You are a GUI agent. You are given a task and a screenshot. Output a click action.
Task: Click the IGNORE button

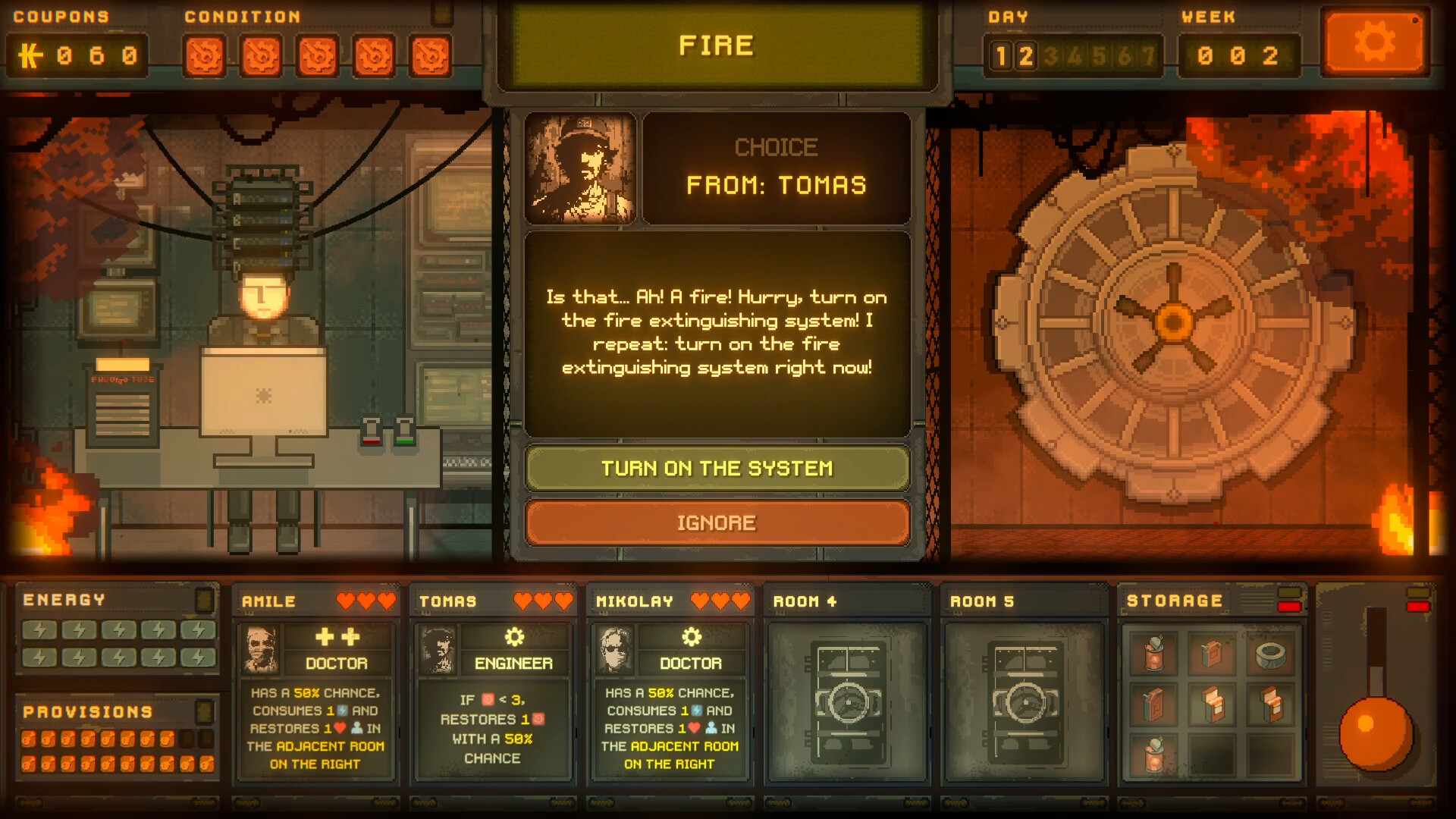[717, 522]
